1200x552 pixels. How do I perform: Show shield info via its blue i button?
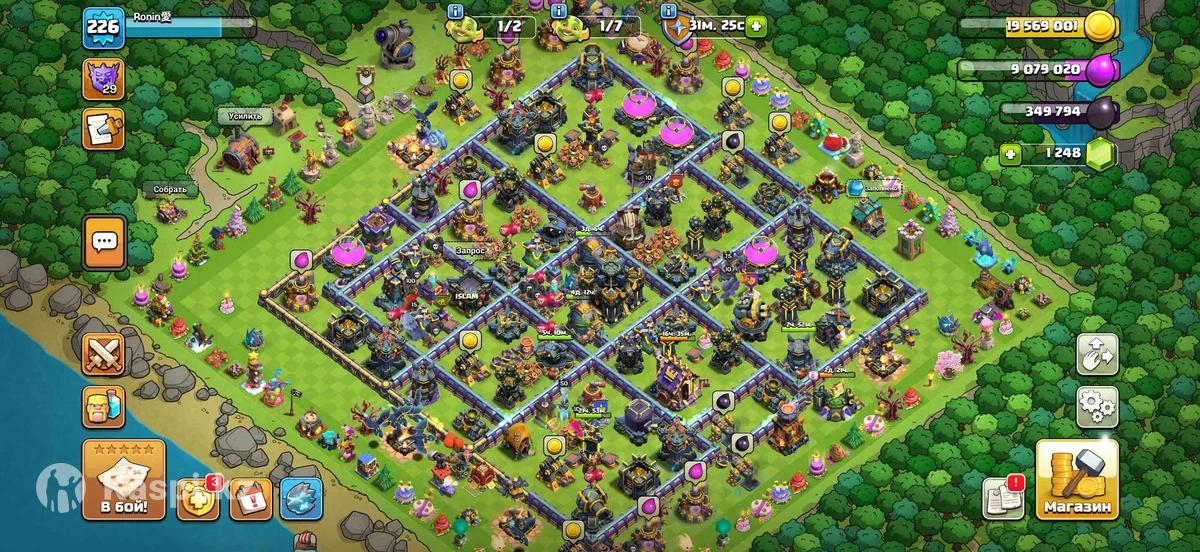668,10
